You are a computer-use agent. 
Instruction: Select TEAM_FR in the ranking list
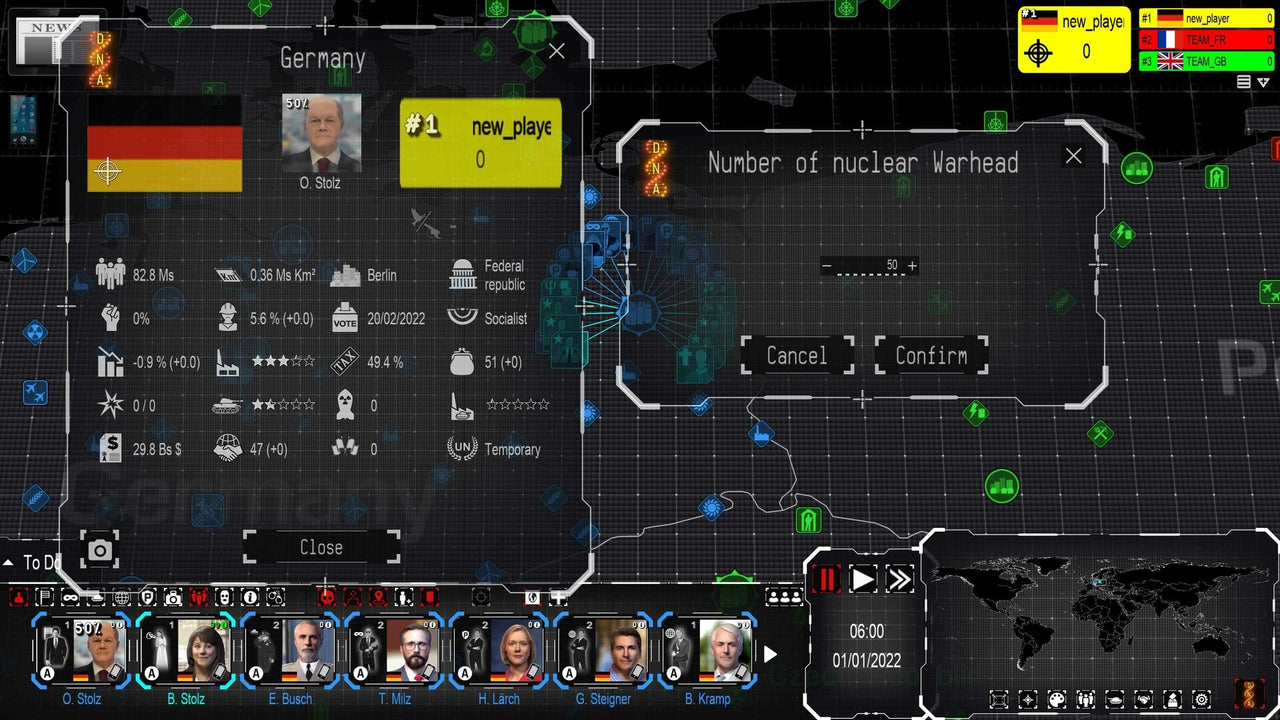[1205, 40]
